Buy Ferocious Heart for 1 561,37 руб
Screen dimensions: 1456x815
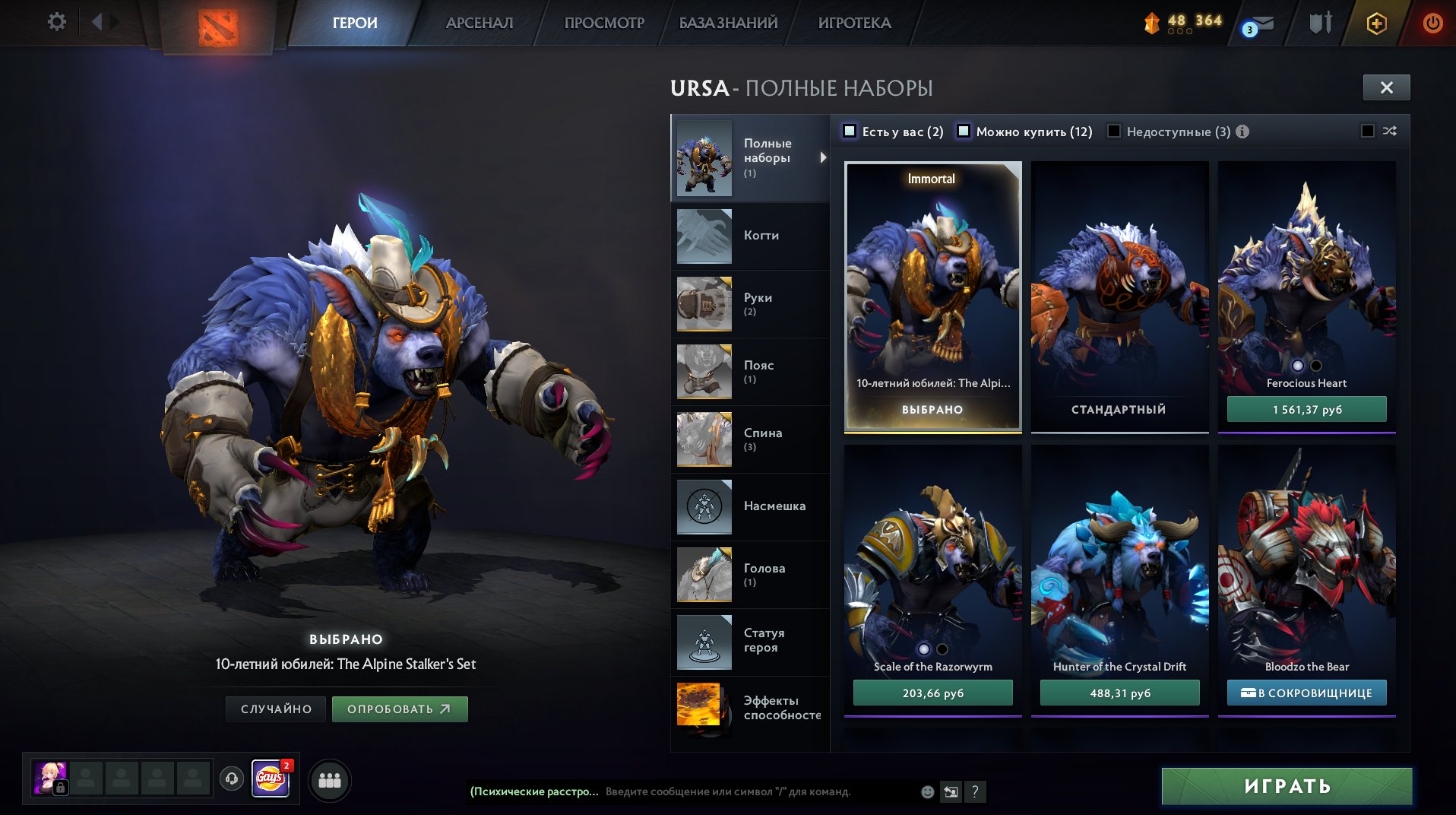coord(1306,410)
